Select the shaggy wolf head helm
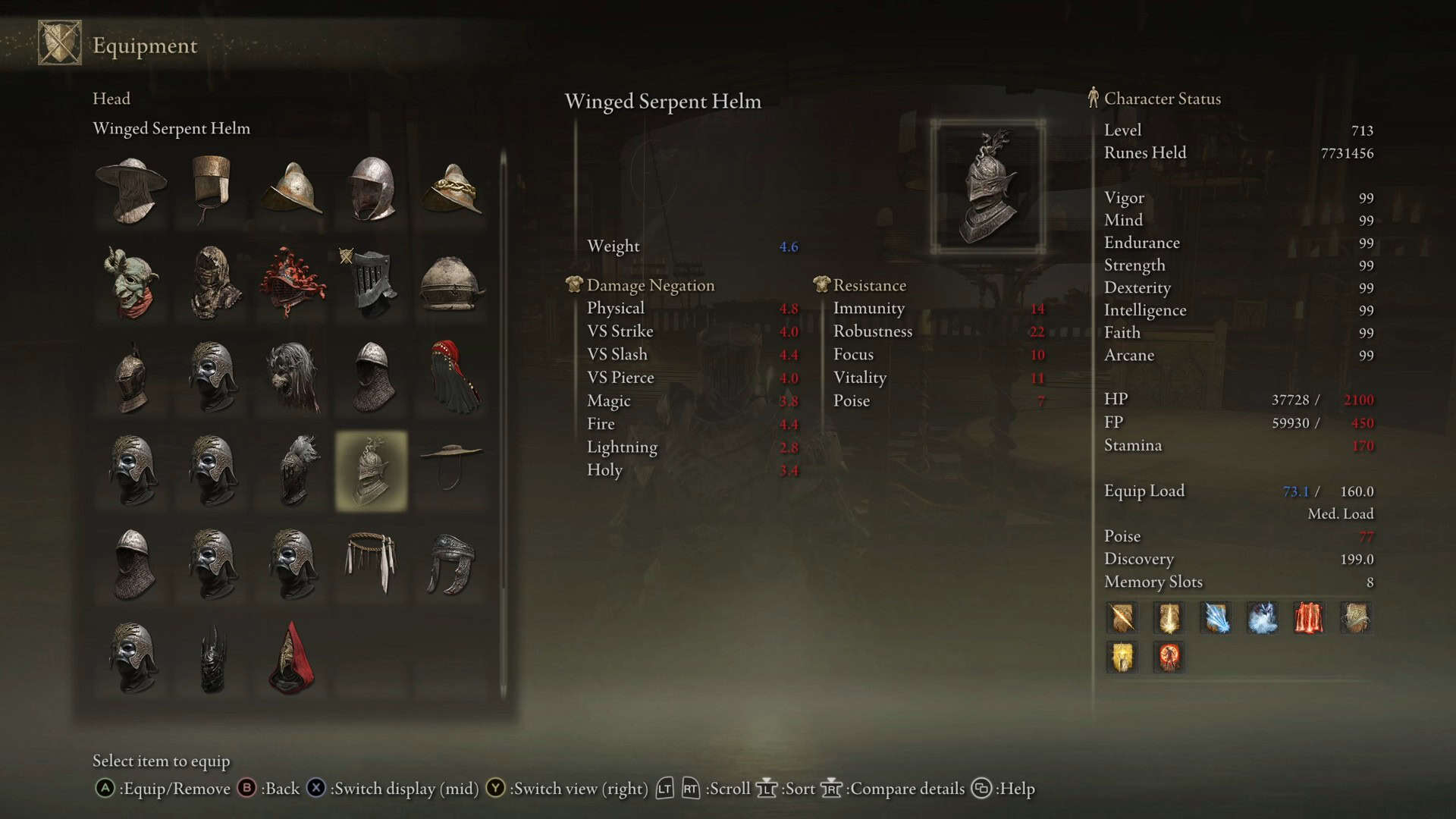The image size is (1456, 819). (x=292, y=377)
